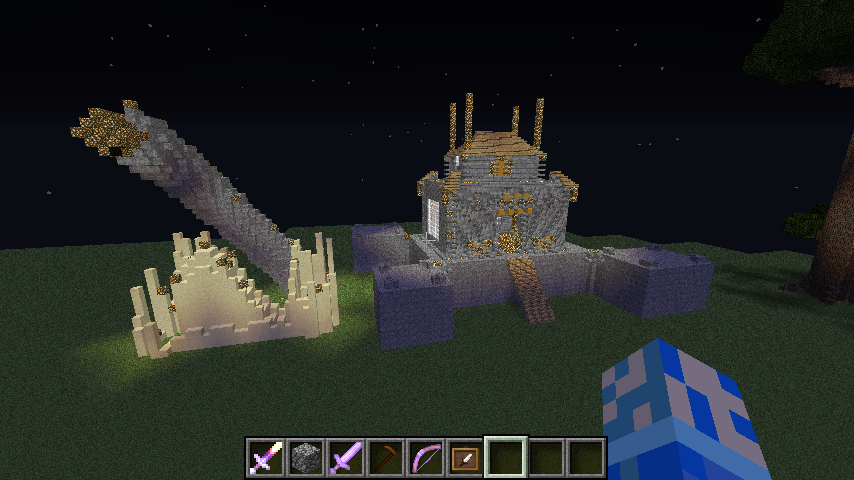Pick the dark pickaxe hotbar slot
The height and width of the screenshot is (480, 854).
coord(385,457)
